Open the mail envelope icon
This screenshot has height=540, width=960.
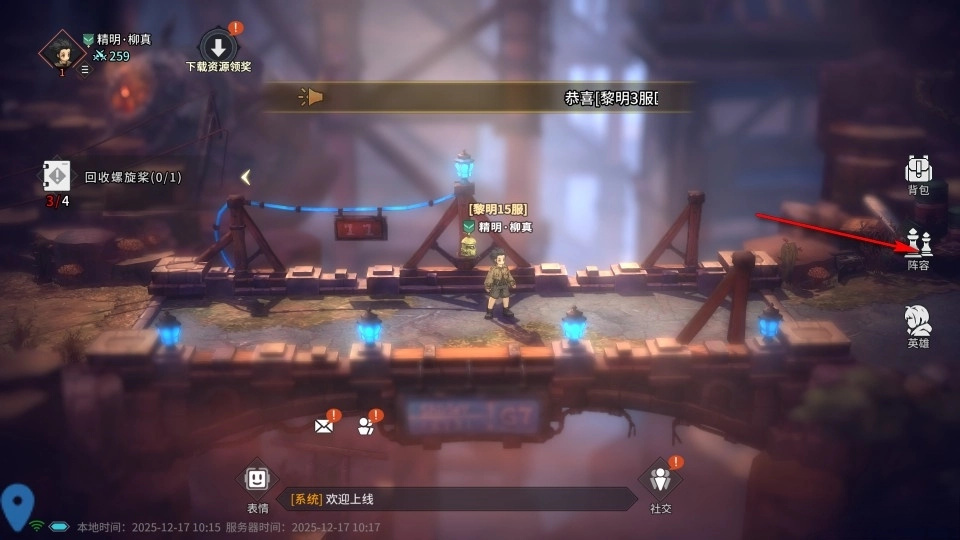pos(324,426)
